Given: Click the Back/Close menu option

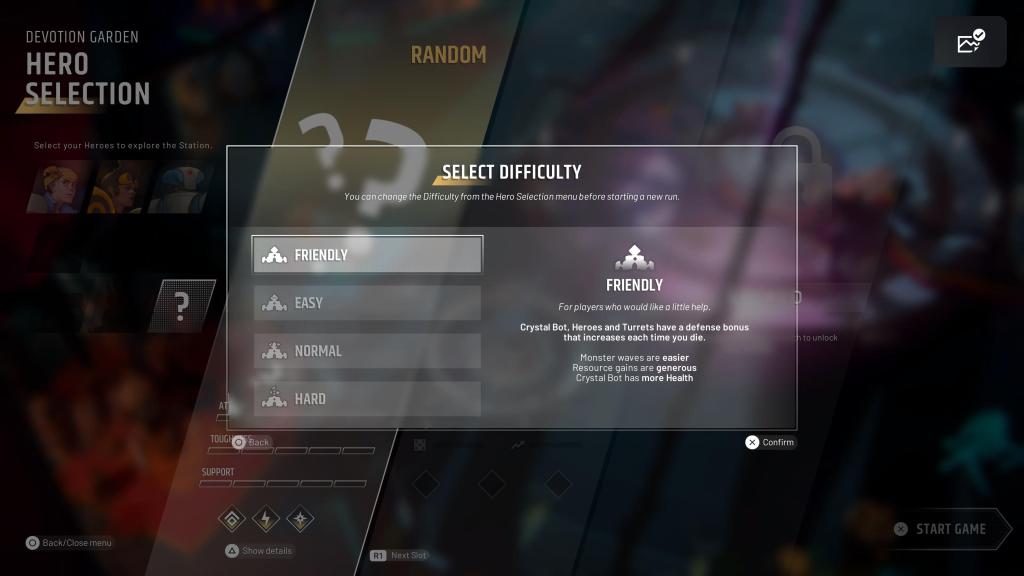Looking at the screenshot, I should [69, 543].
